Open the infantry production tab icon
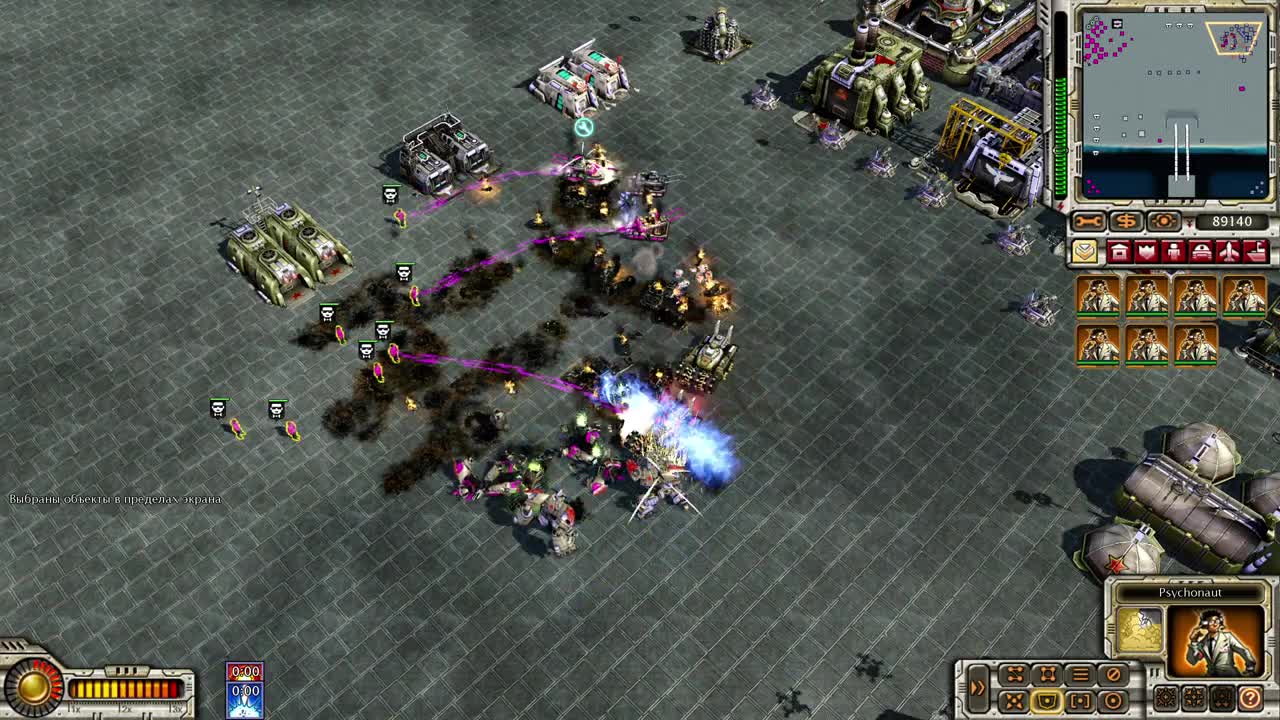Viewport: 1280px width, 720px height. coord(1174,251)
